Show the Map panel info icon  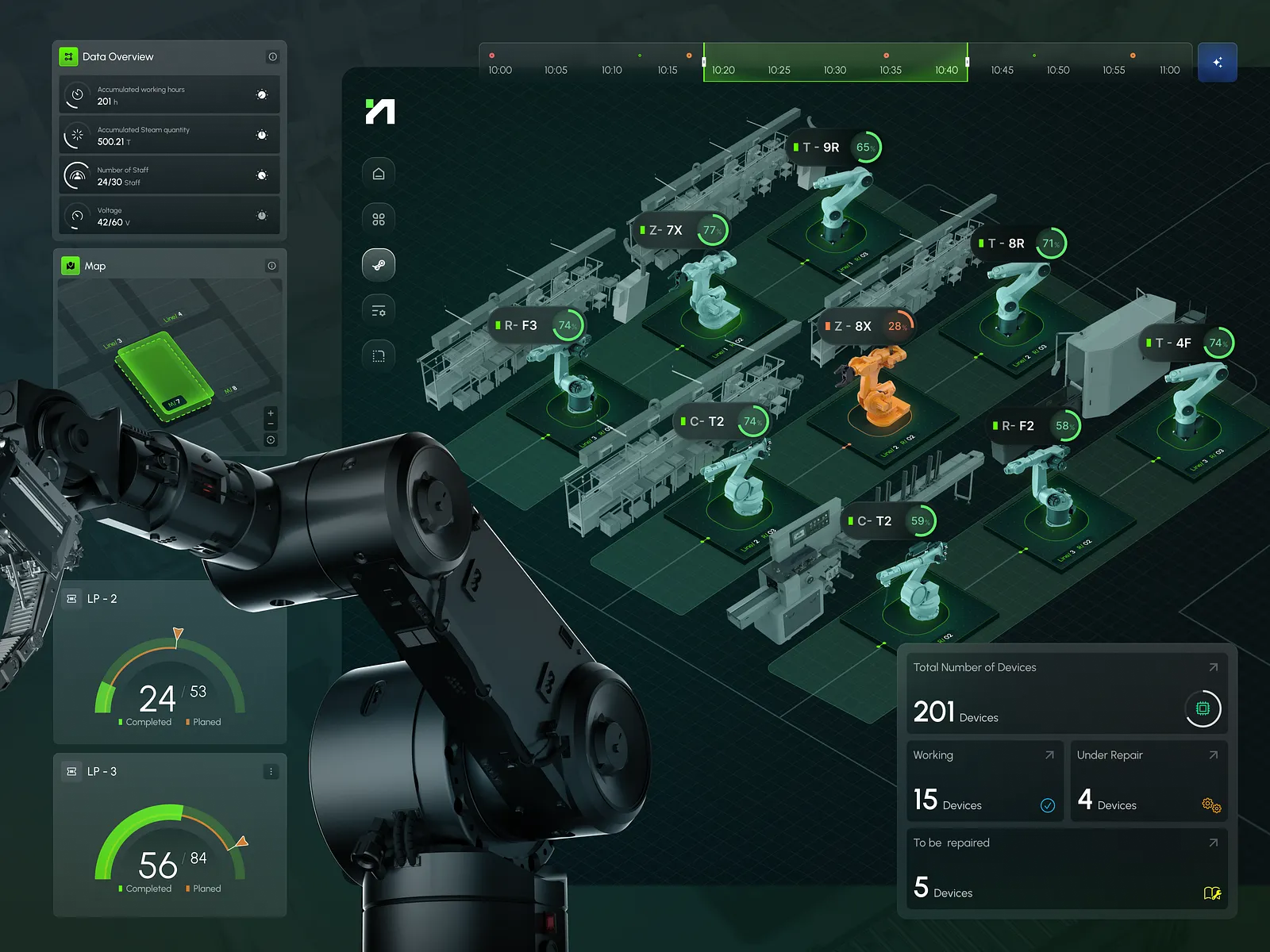pos(271,266)
